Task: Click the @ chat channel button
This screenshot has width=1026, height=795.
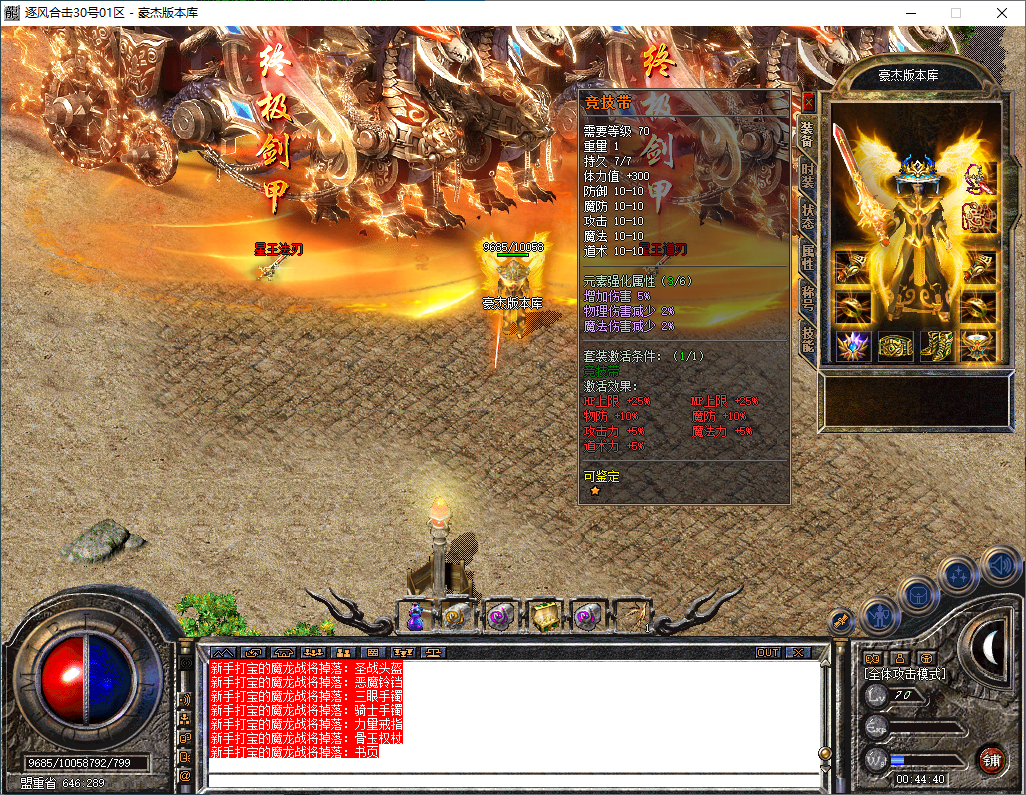Action: click(x=185, y=775)
